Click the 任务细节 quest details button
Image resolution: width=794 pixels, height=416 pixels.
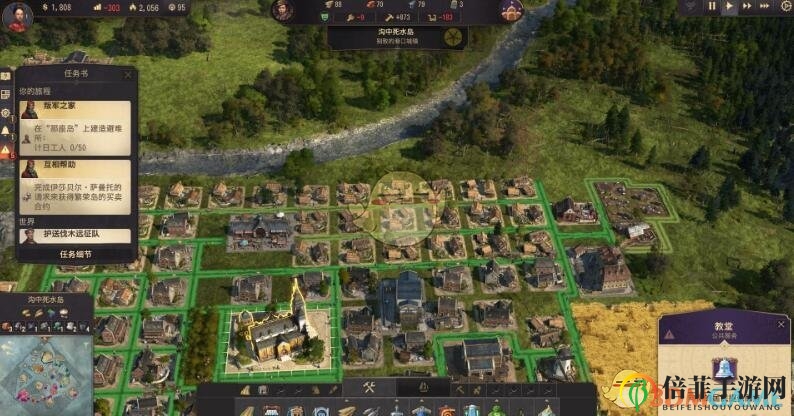tap(75, 254)
